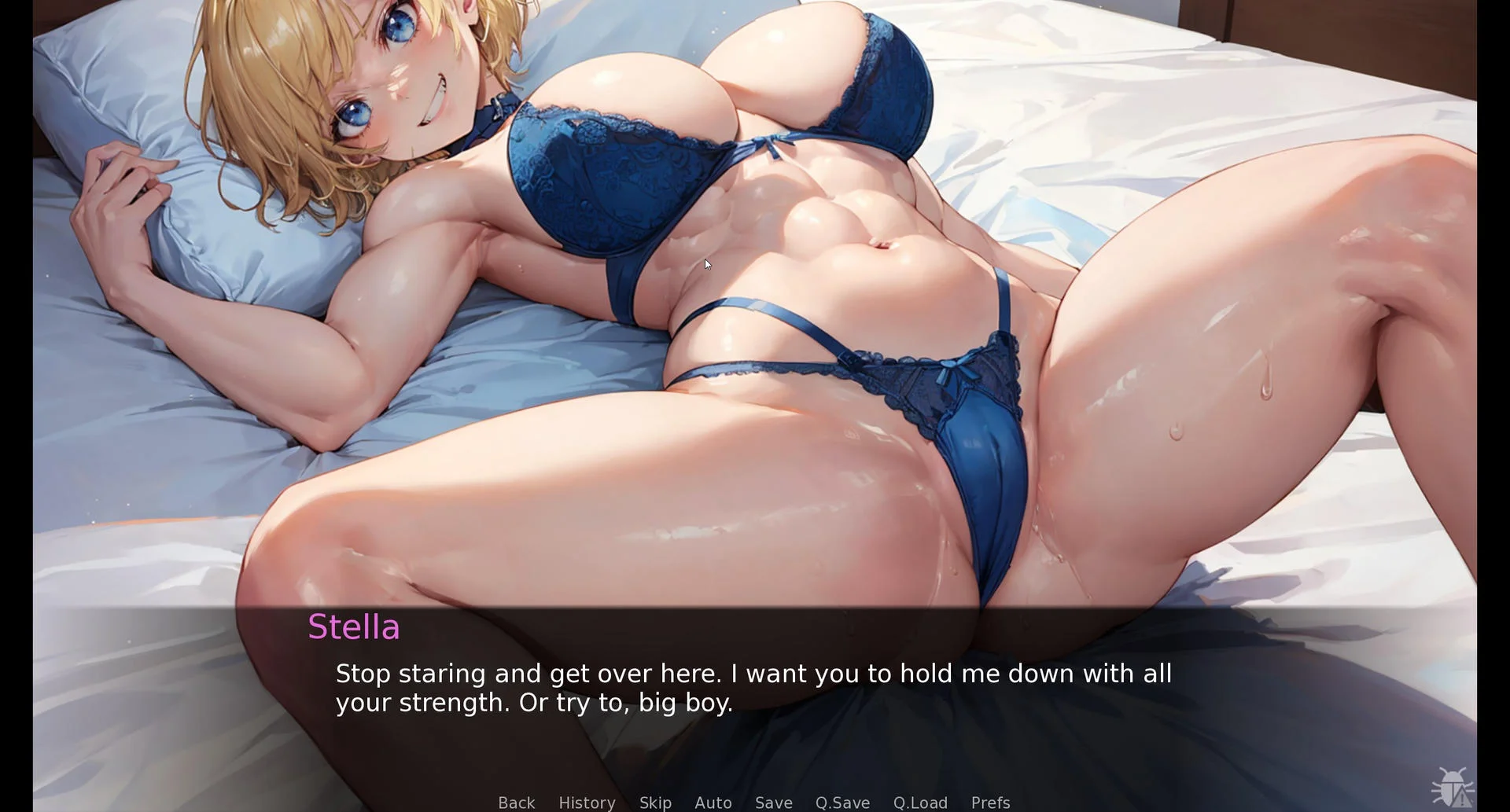Choose Save from the bottom toolbar
The height and width of the screenshot is (812, 1510).
[774, 802]
